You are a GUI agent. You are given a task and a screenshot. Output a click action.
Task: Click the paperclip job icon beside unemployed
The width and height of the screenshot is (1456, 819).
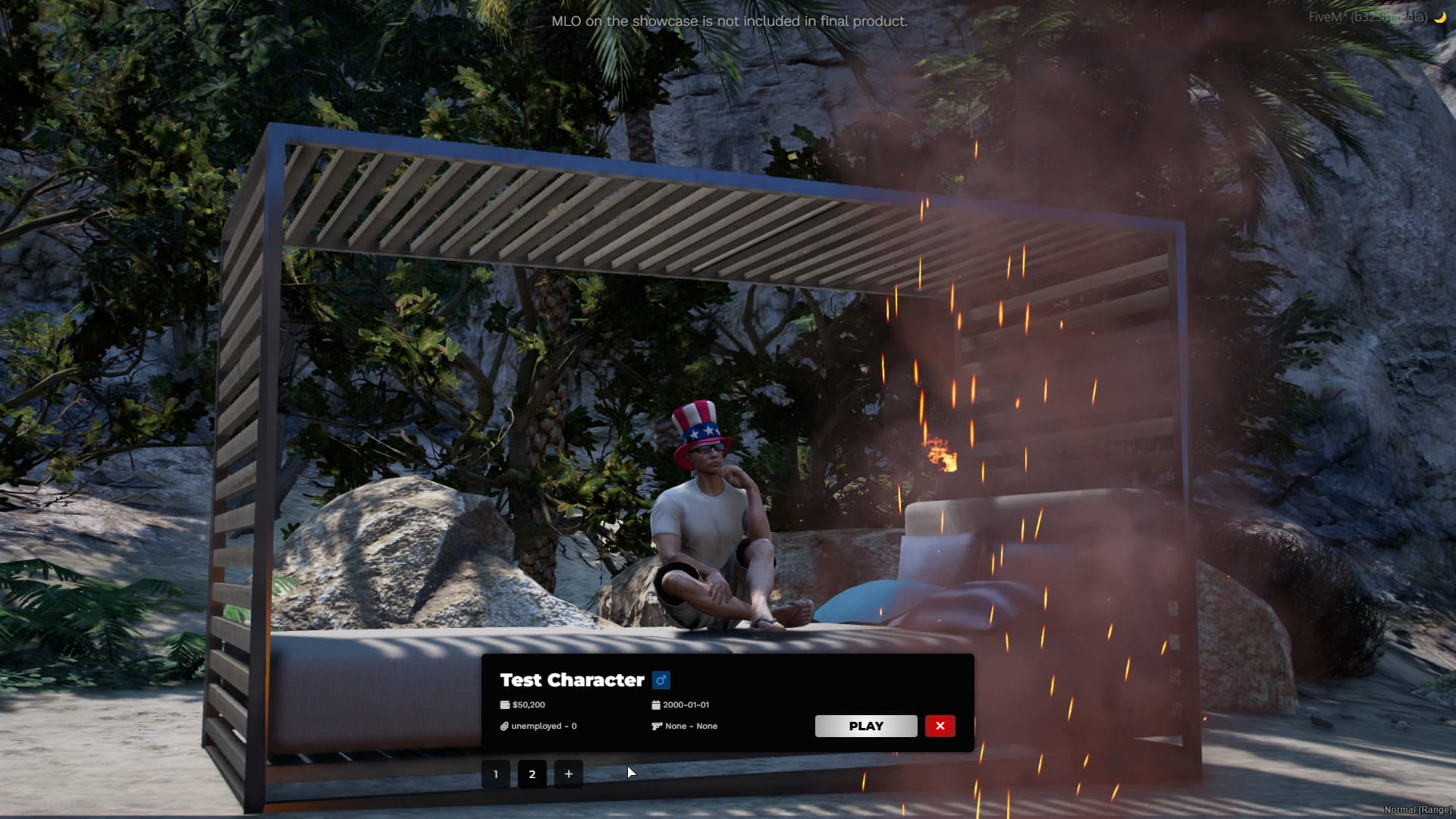504,726
